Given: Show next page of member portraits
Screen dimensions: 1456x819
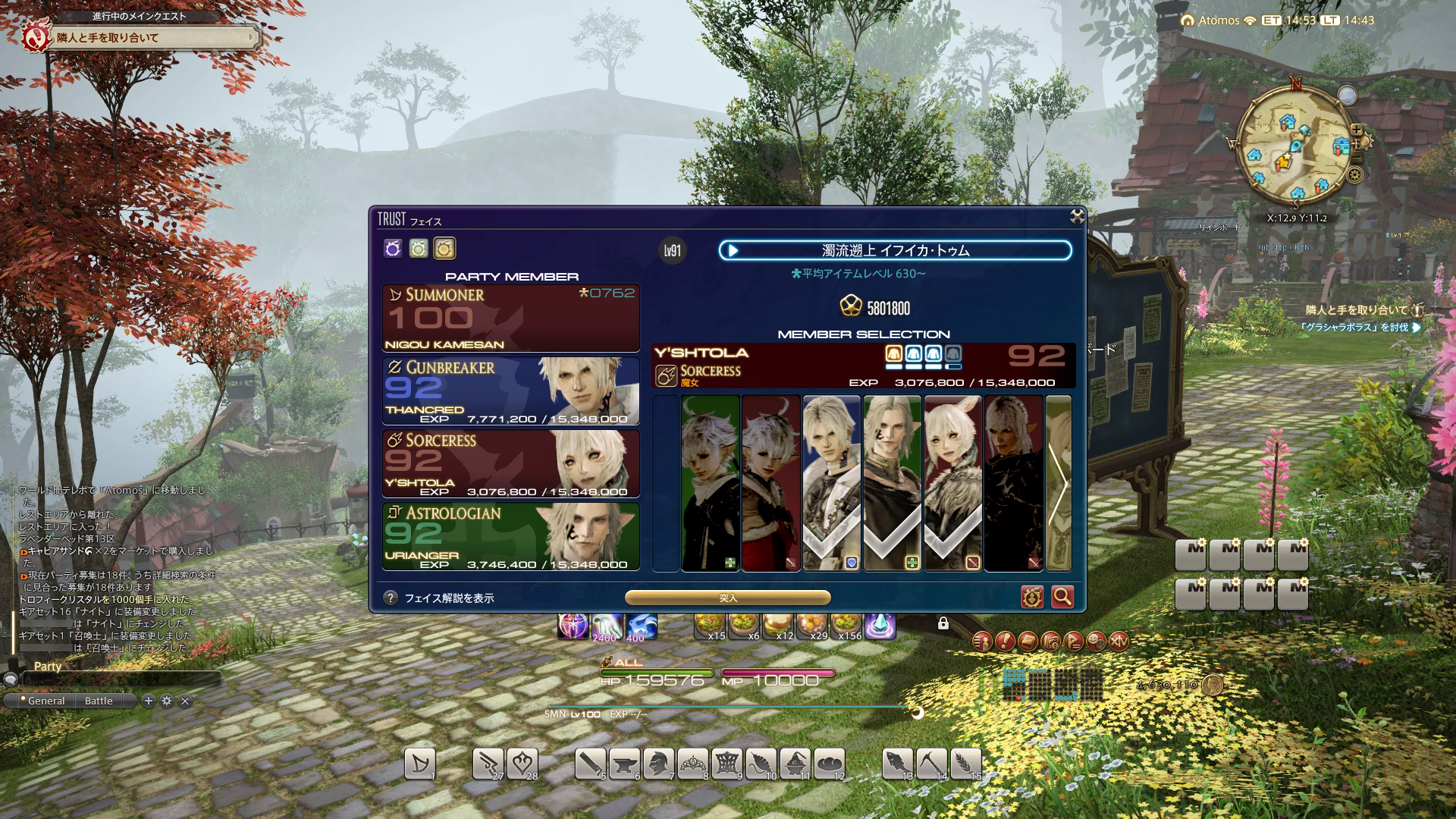Looking at the screenshot, I should [x=1058, y=483].
